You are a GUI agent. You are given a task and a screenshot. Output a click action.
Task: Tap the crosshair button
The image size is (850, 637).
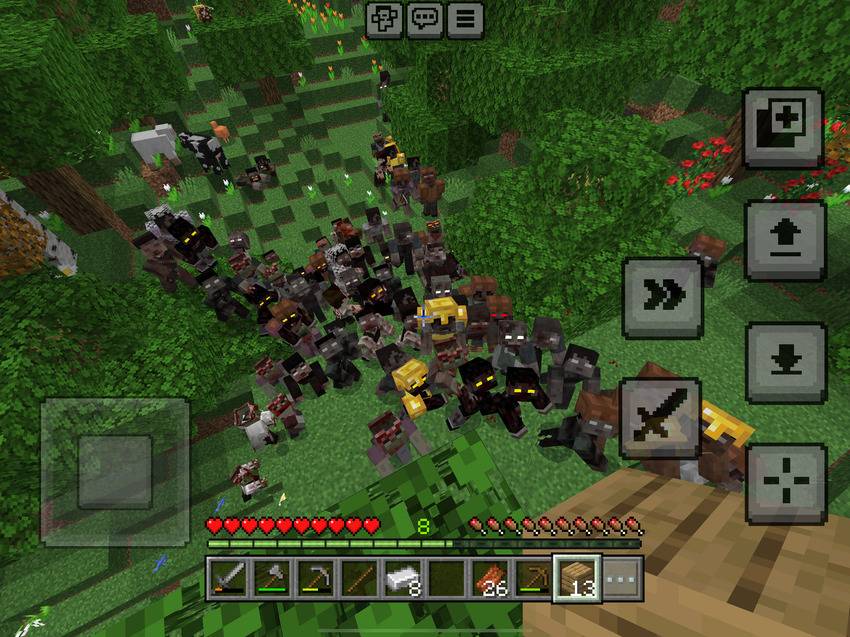786,484
